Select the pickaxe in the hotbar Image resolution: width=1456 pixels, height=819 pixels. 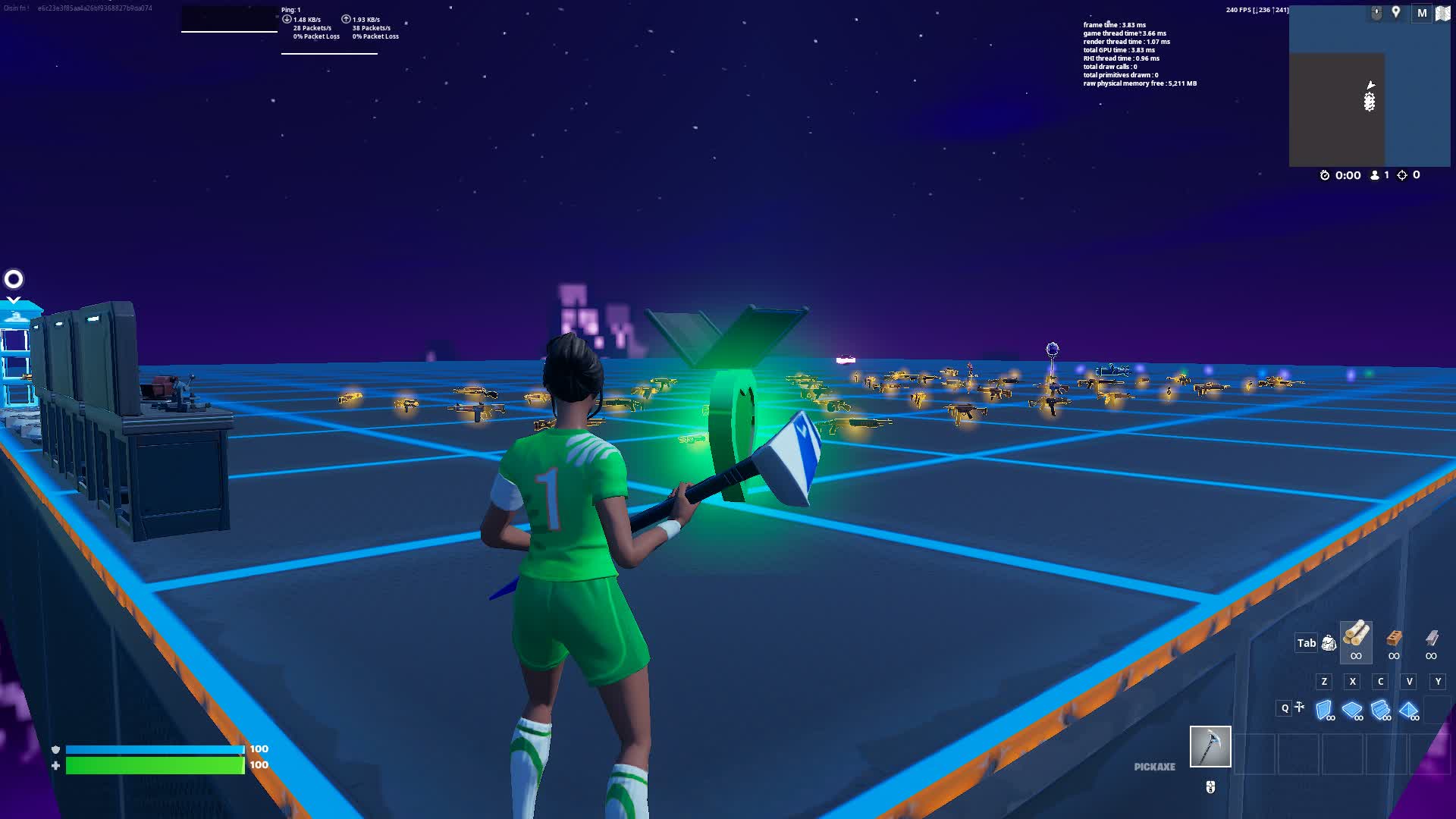pos(1210,747)
